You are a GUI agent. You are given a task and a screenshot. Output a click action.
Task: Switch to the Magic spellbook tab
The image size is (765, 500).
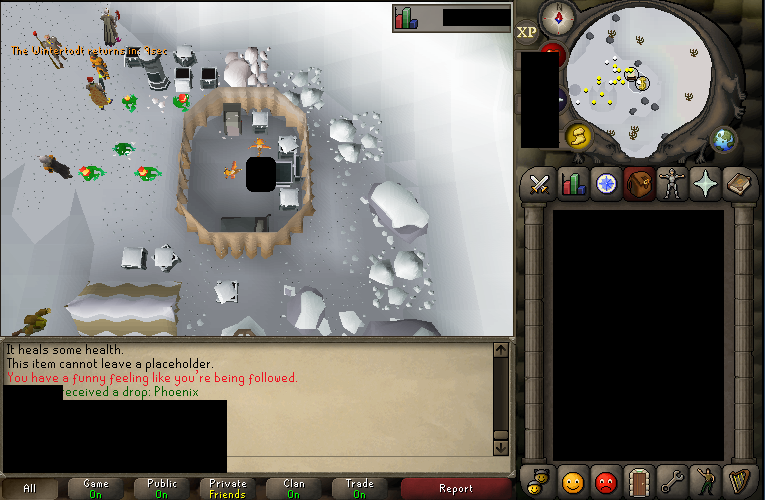pyautogui.click(x=738, y=184)
